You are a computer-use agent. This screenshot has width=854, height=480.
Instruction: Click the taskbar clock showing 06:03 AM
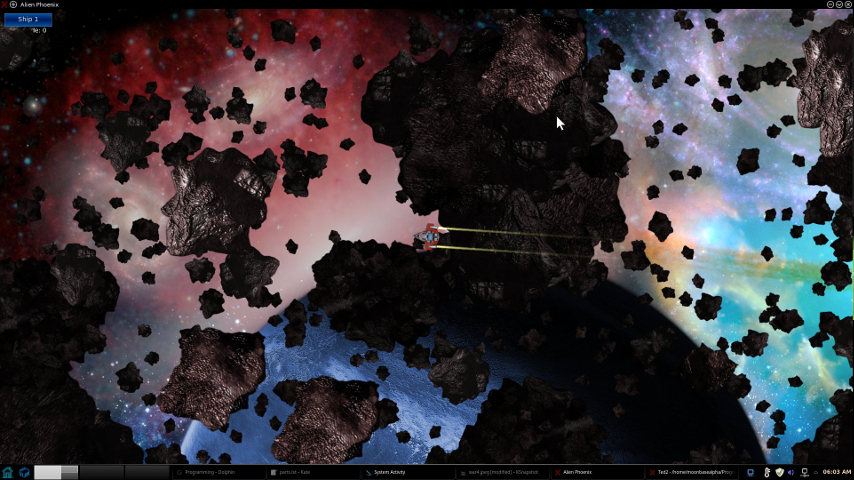click(834, 472)
